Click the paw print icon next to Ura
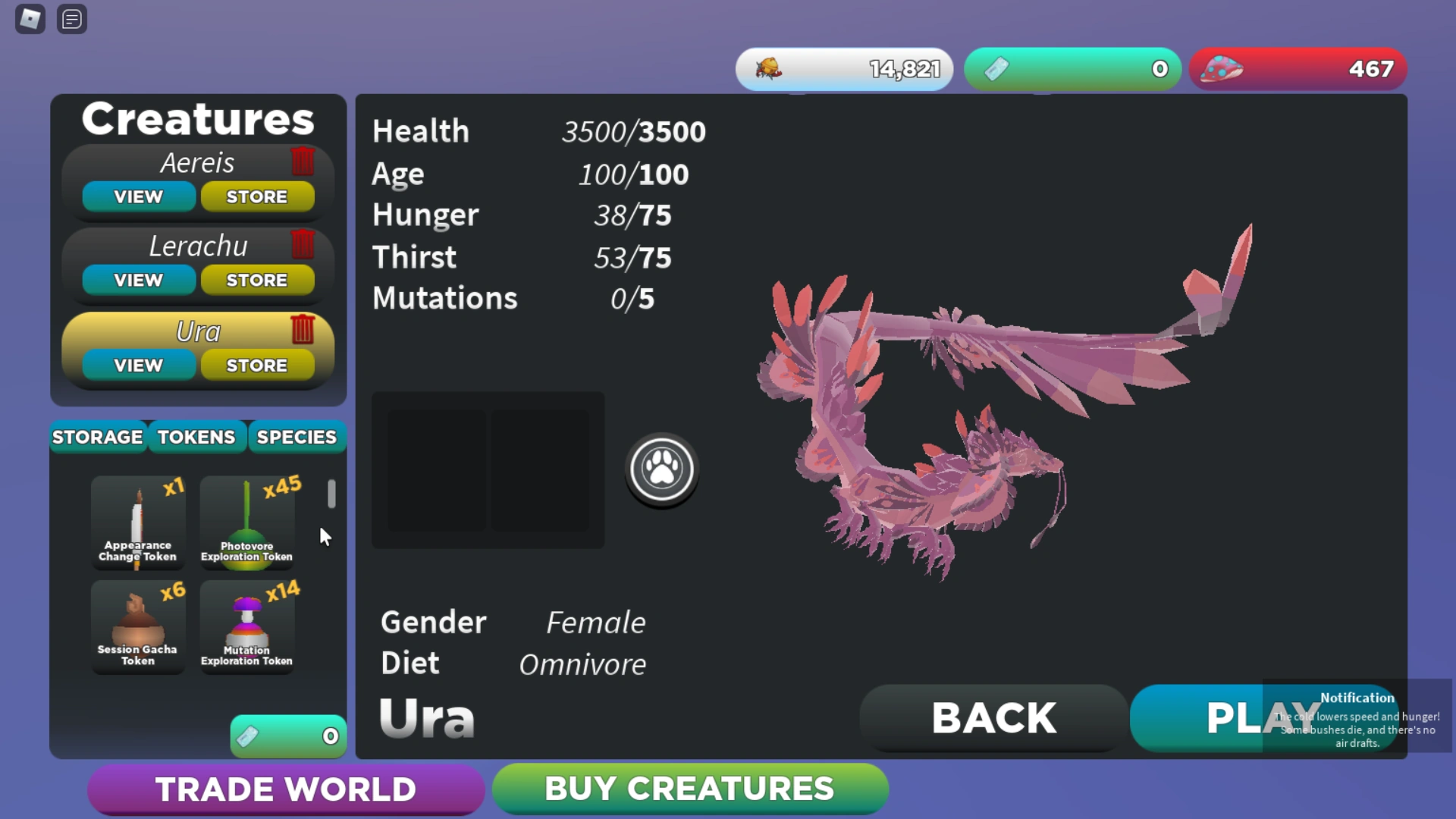This screenshot has width=1456, height=819. point(661,469)
